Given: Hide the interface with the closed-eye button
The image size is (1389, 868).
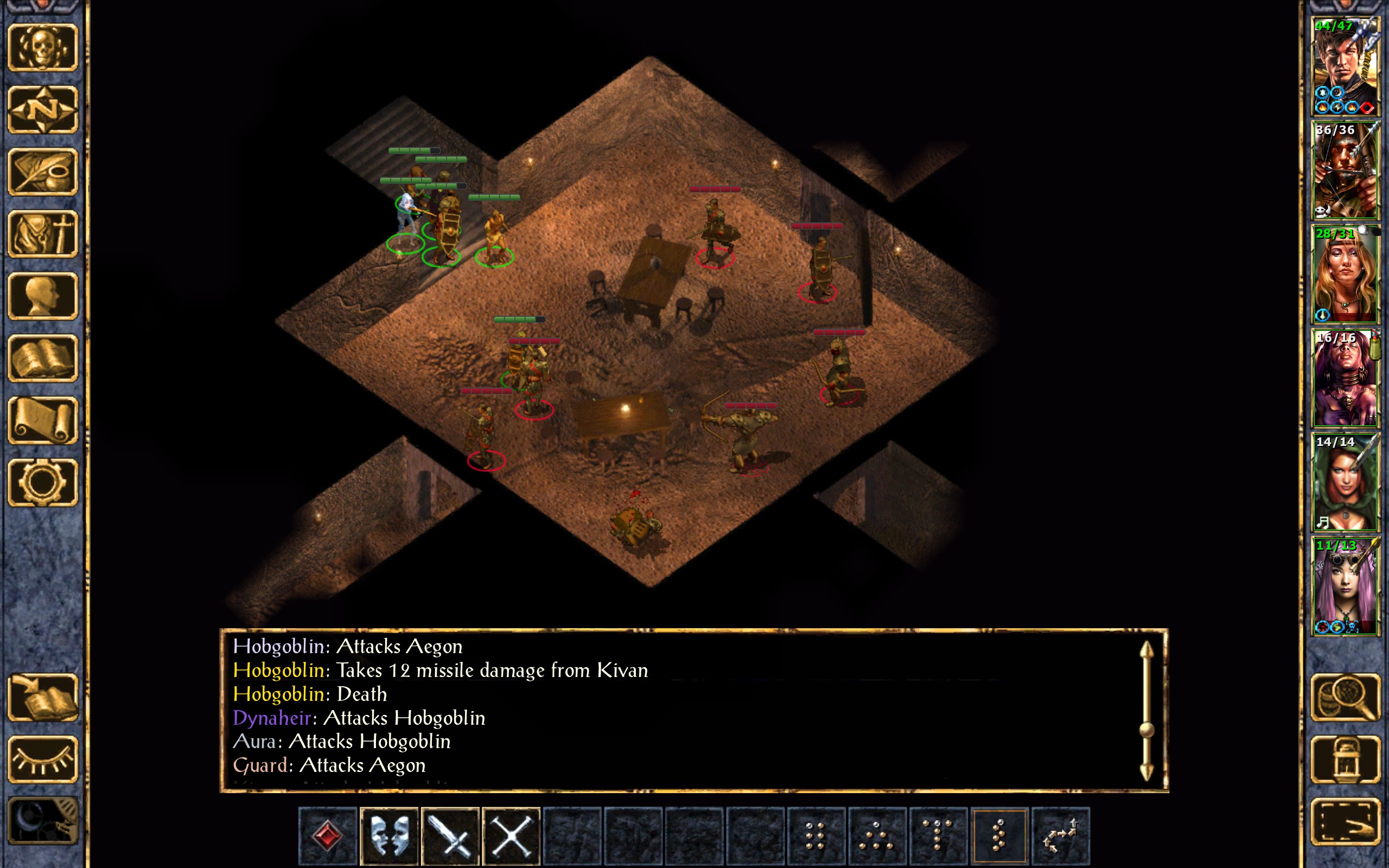Looking at the screenshot, I should [43, 759].
